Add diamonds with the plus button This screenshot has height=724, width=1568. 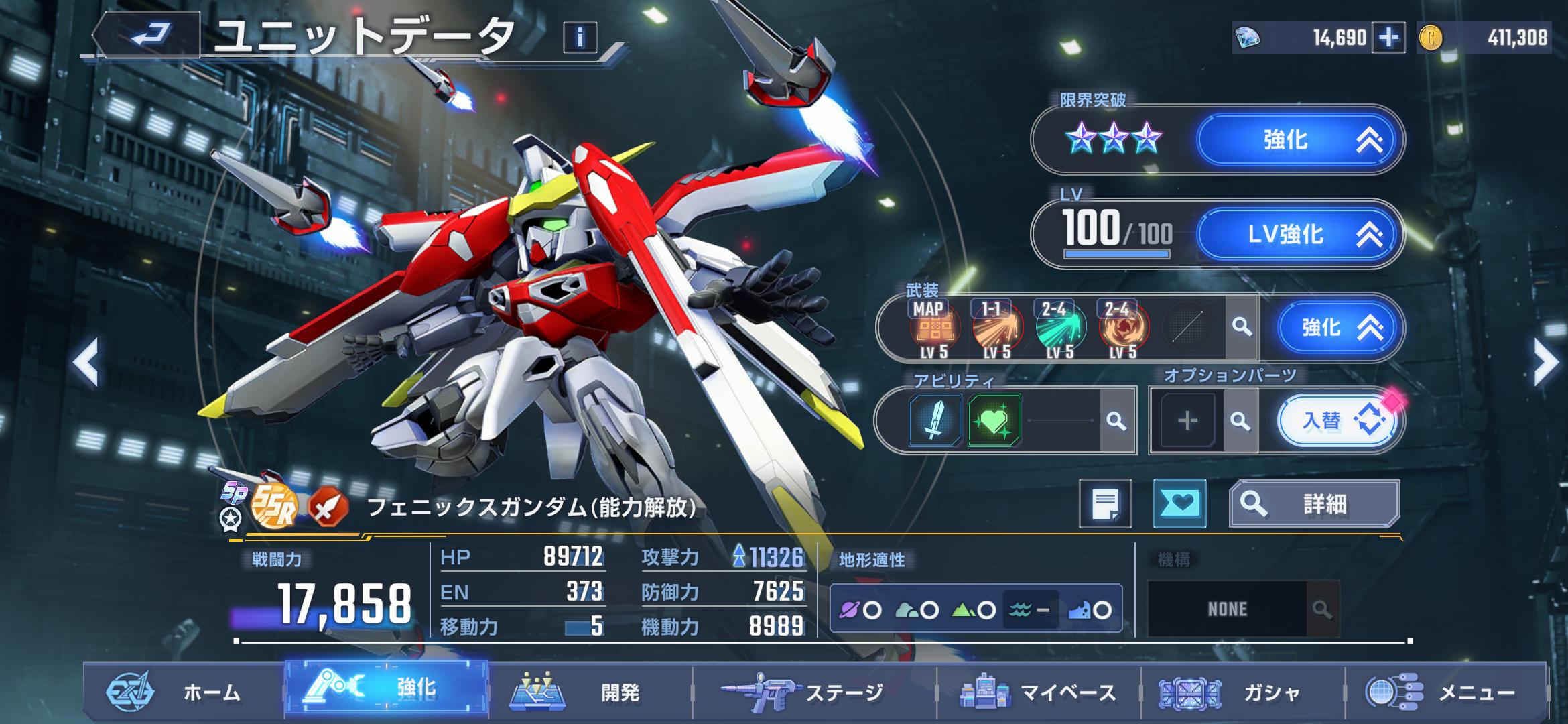click(x=1388, y=38)
